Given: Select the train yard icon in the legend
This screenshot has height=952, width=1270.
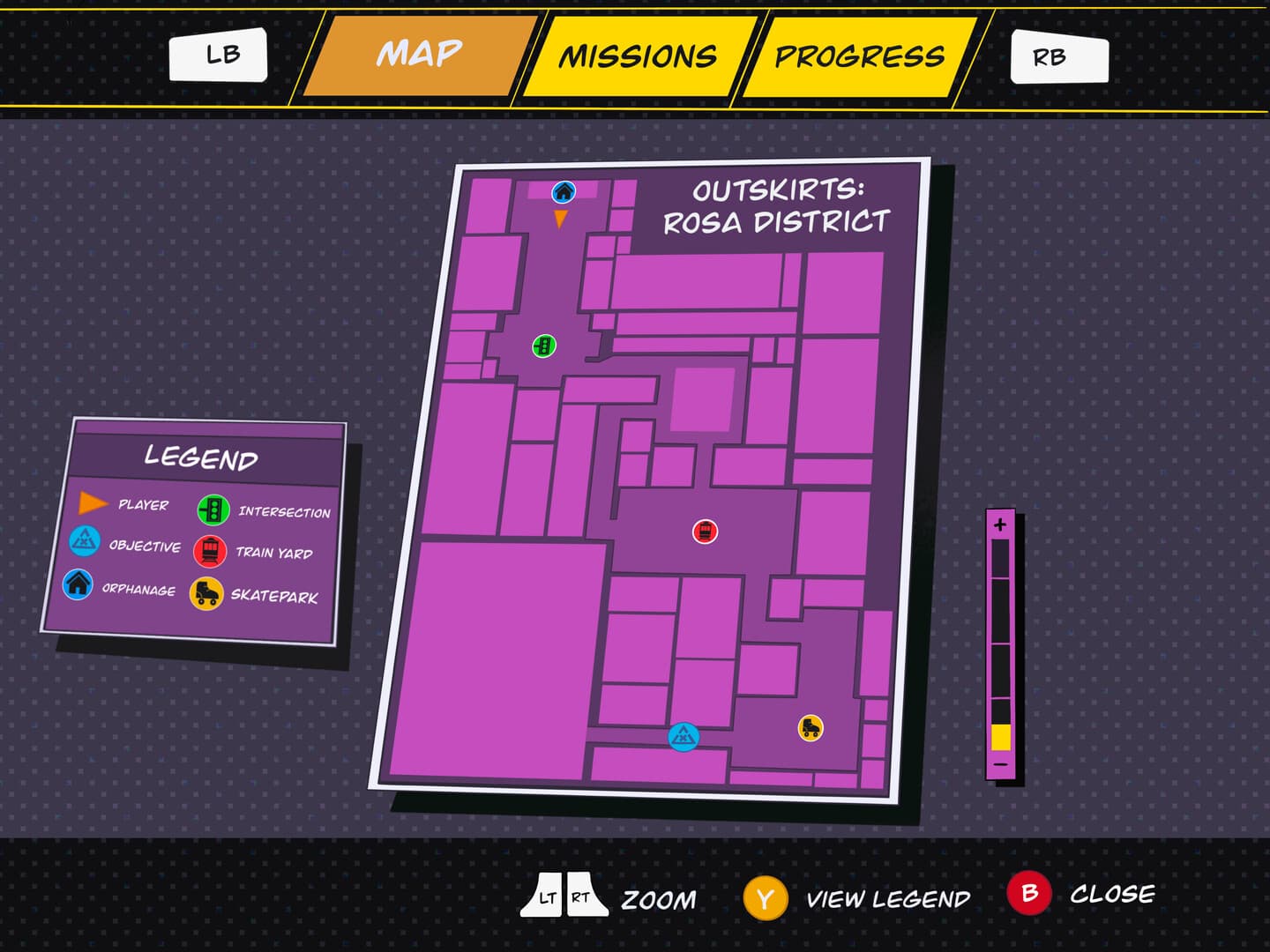Looking at the screenshot, I should pyautogui.click(x=211, y=549).
